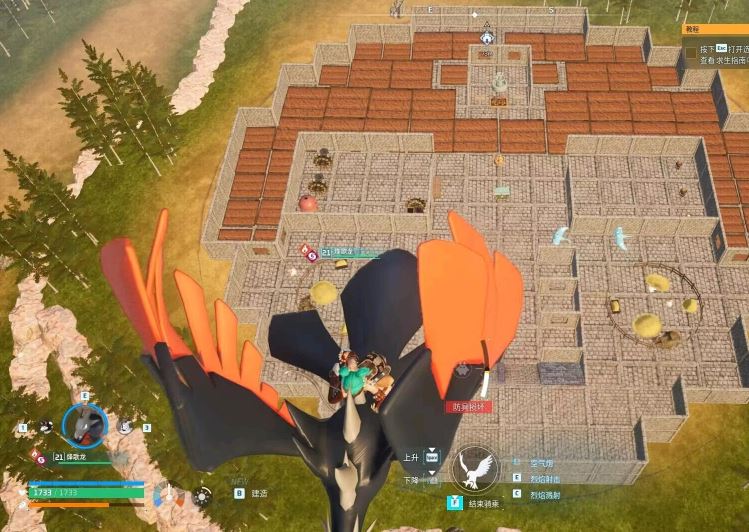Activate the 空气炮 skill entry
The height and width of the screenshot is (532, 749).
tap(541, 464)
